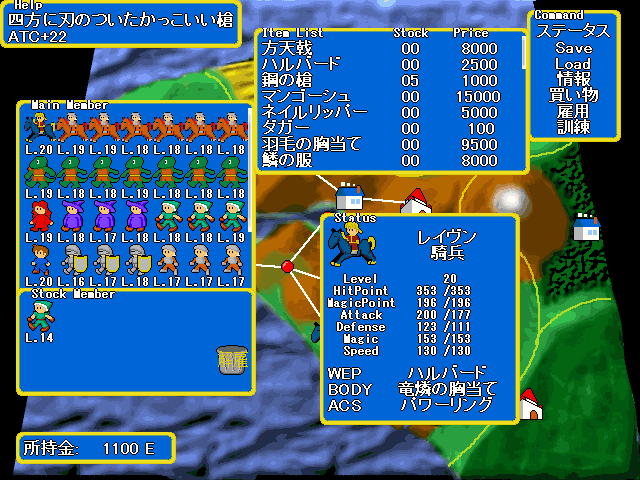The image size is (640, 480).
Task: Click the item list scrollbar
Action: (x=524, y=52)
